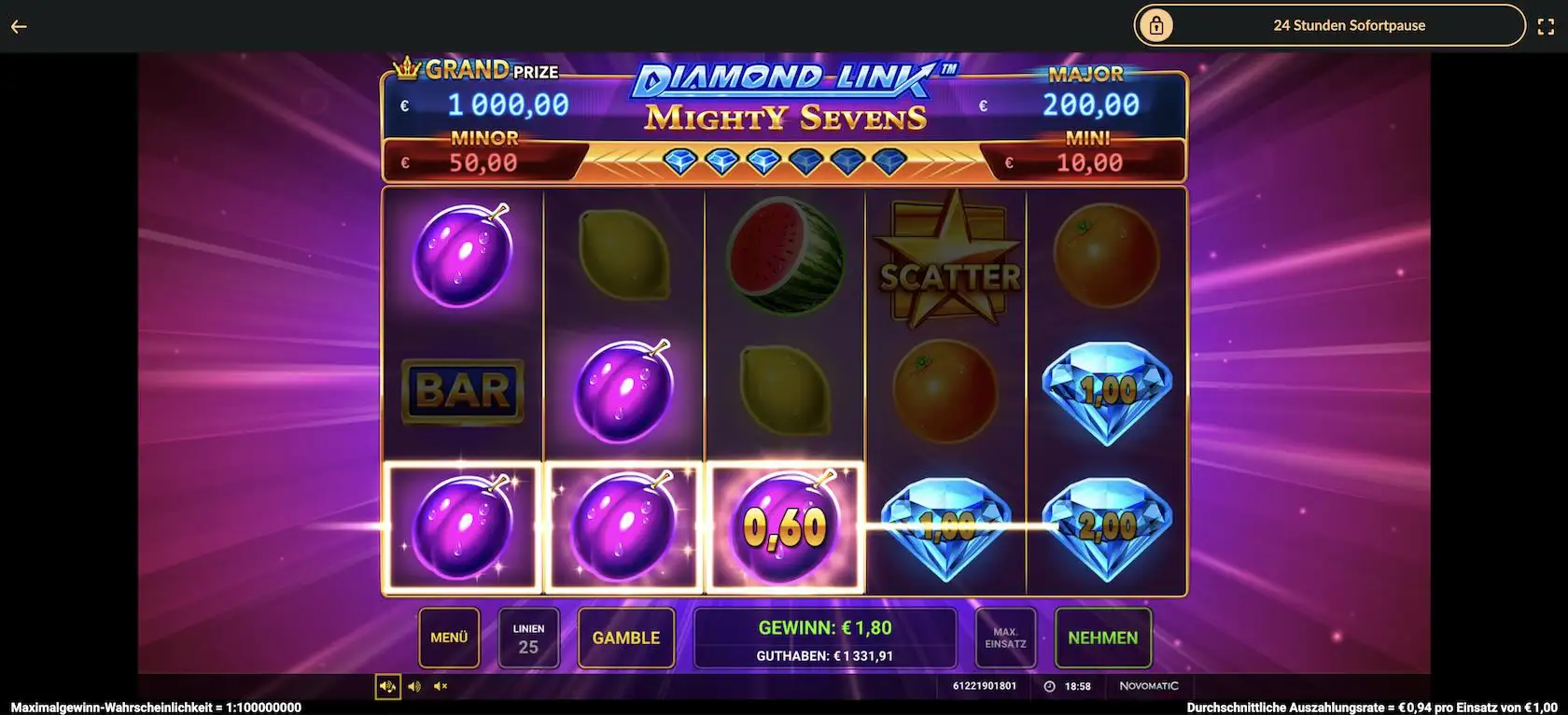This screenshot has width=1568, height=715.
Task: Click the plum symbol showing 0,60
Action: [783, 526]
